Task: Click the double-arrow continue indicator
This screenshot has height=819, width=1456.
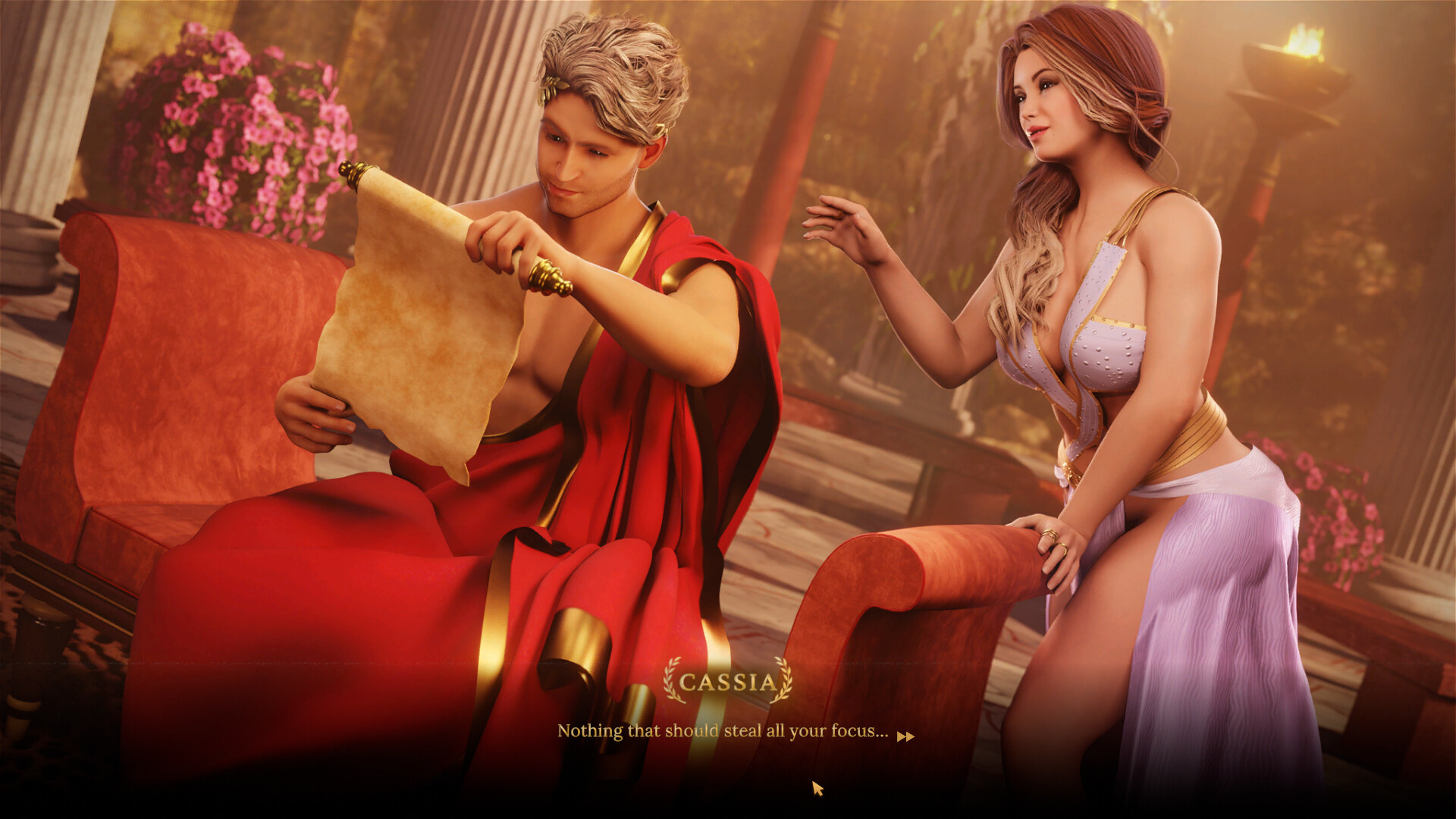Action: pos(907,736)
